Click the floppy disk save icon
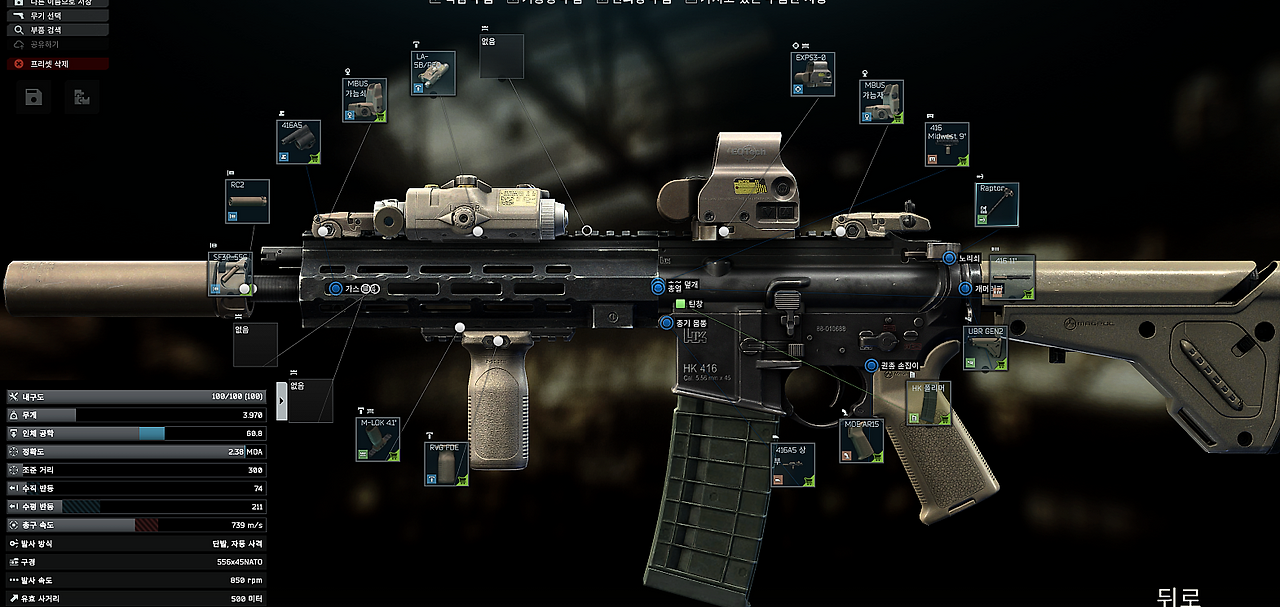 point(33,96)
